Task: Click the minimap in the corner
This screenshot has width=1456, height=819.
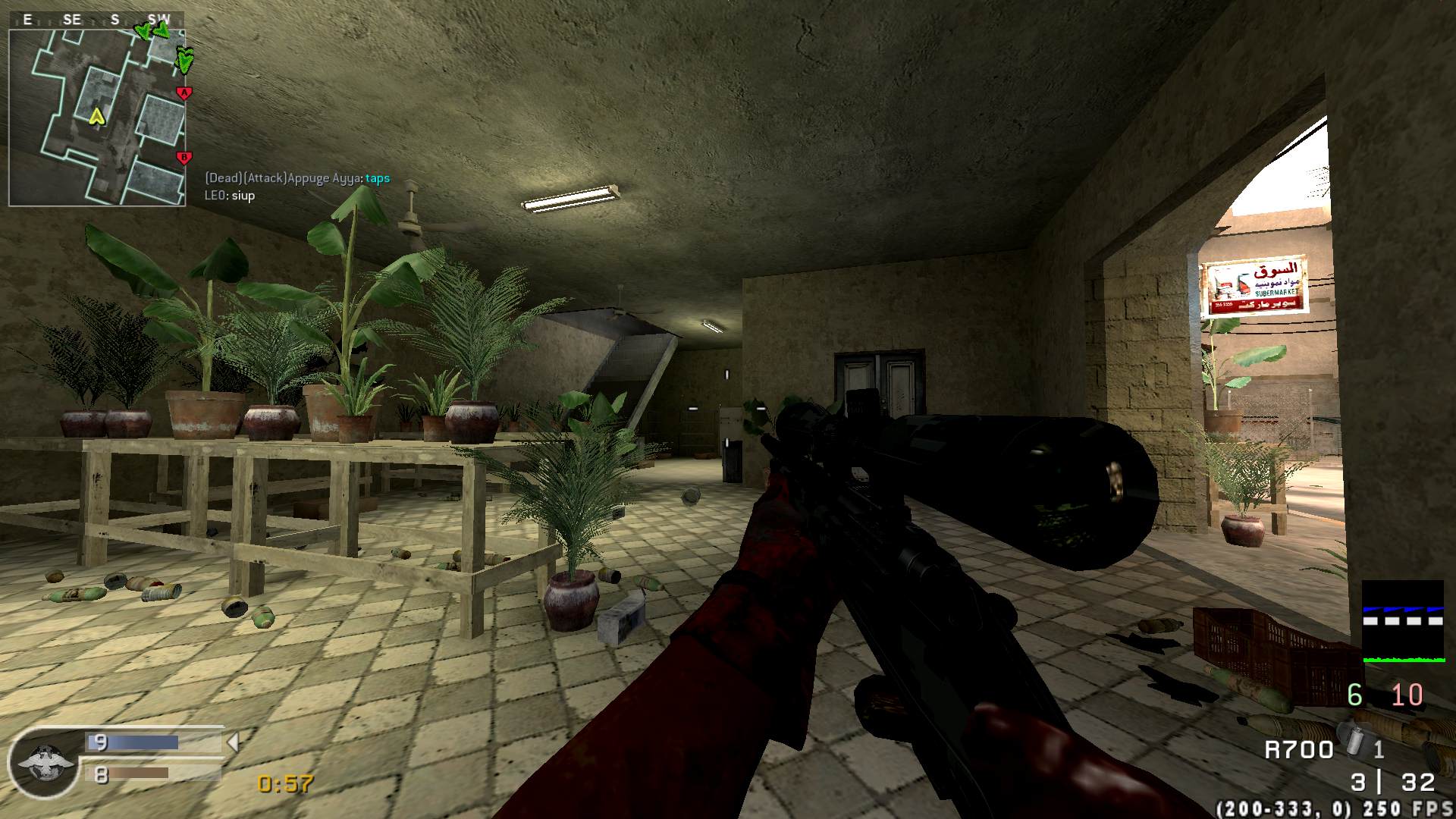Action: pos(97,118)
